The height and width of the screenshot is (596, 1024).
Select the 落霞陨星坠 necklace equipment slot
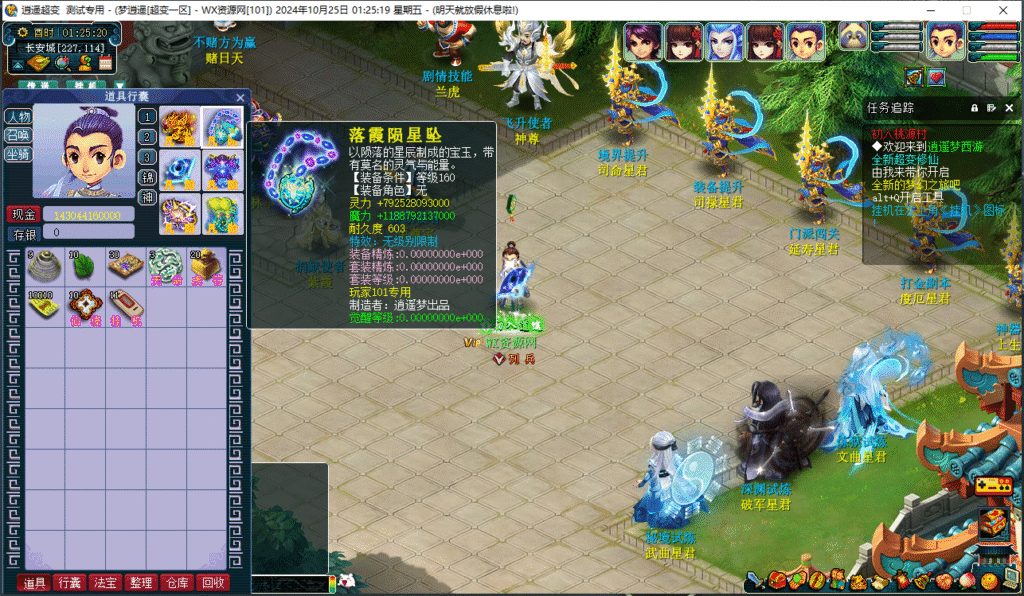coord(223,127)
